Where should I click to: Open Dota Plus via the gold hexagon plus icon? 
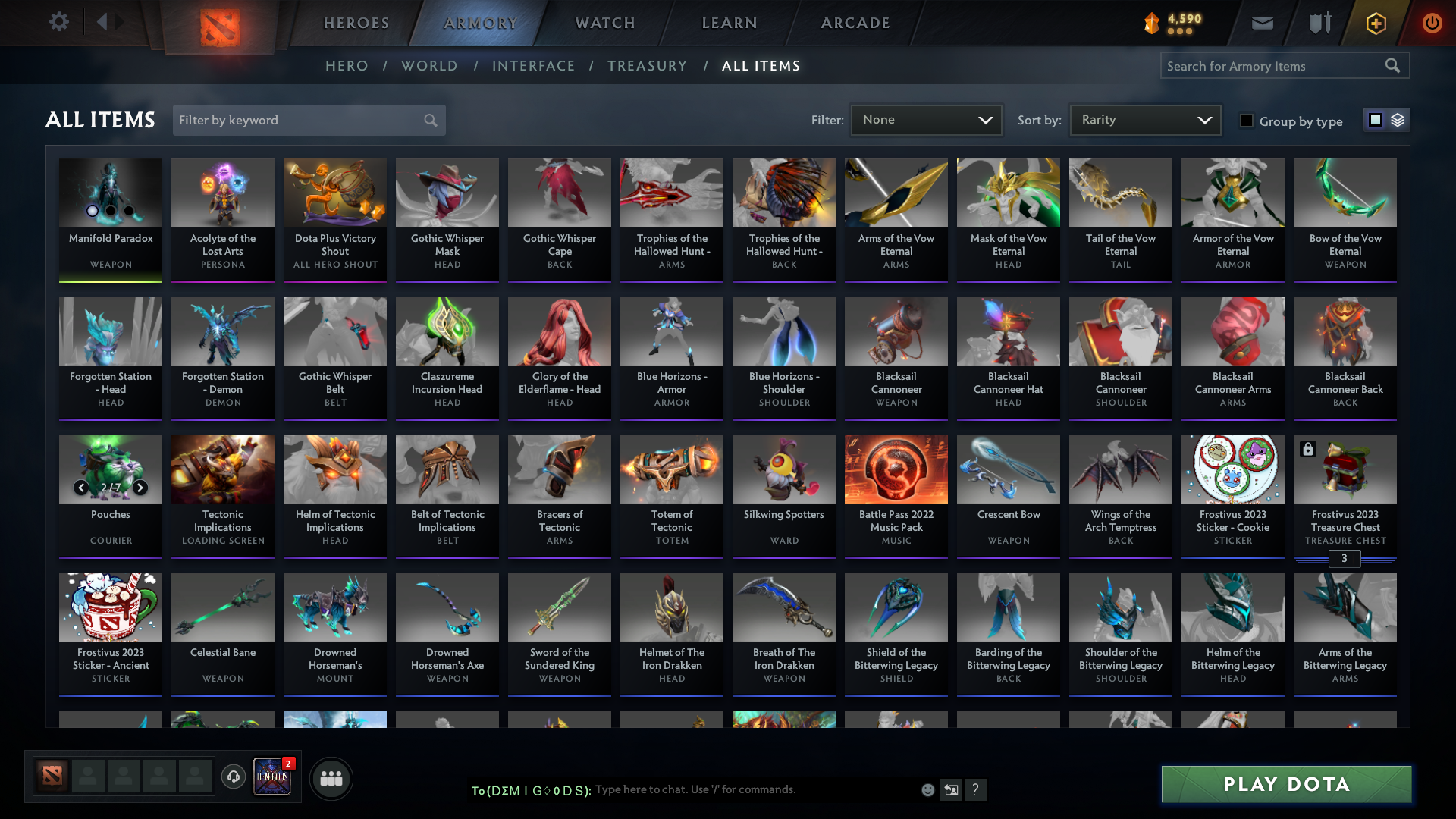pyautogui.click(x=1375, y=23)
